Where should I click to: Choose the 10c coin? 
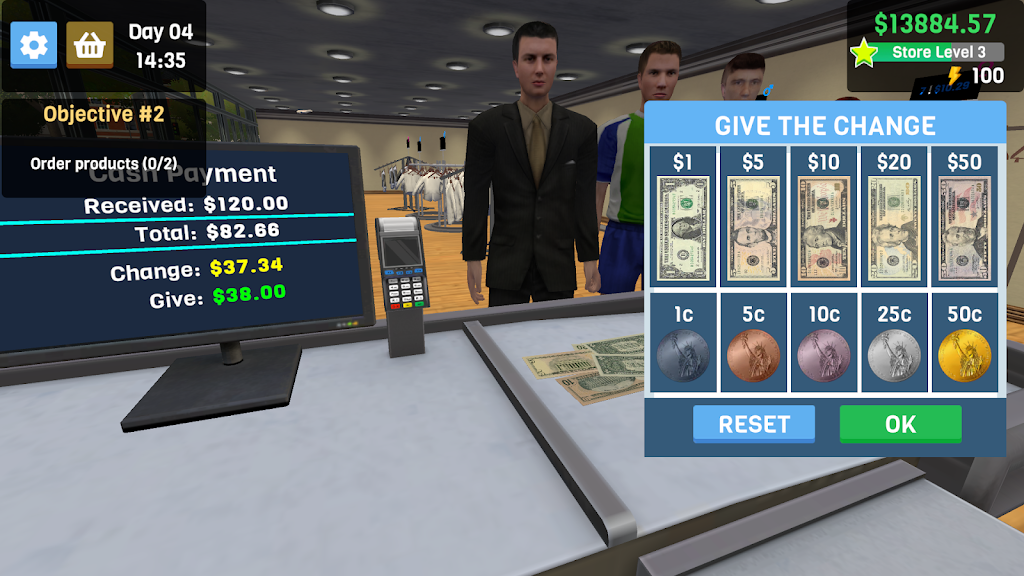(x=824, y=354)
